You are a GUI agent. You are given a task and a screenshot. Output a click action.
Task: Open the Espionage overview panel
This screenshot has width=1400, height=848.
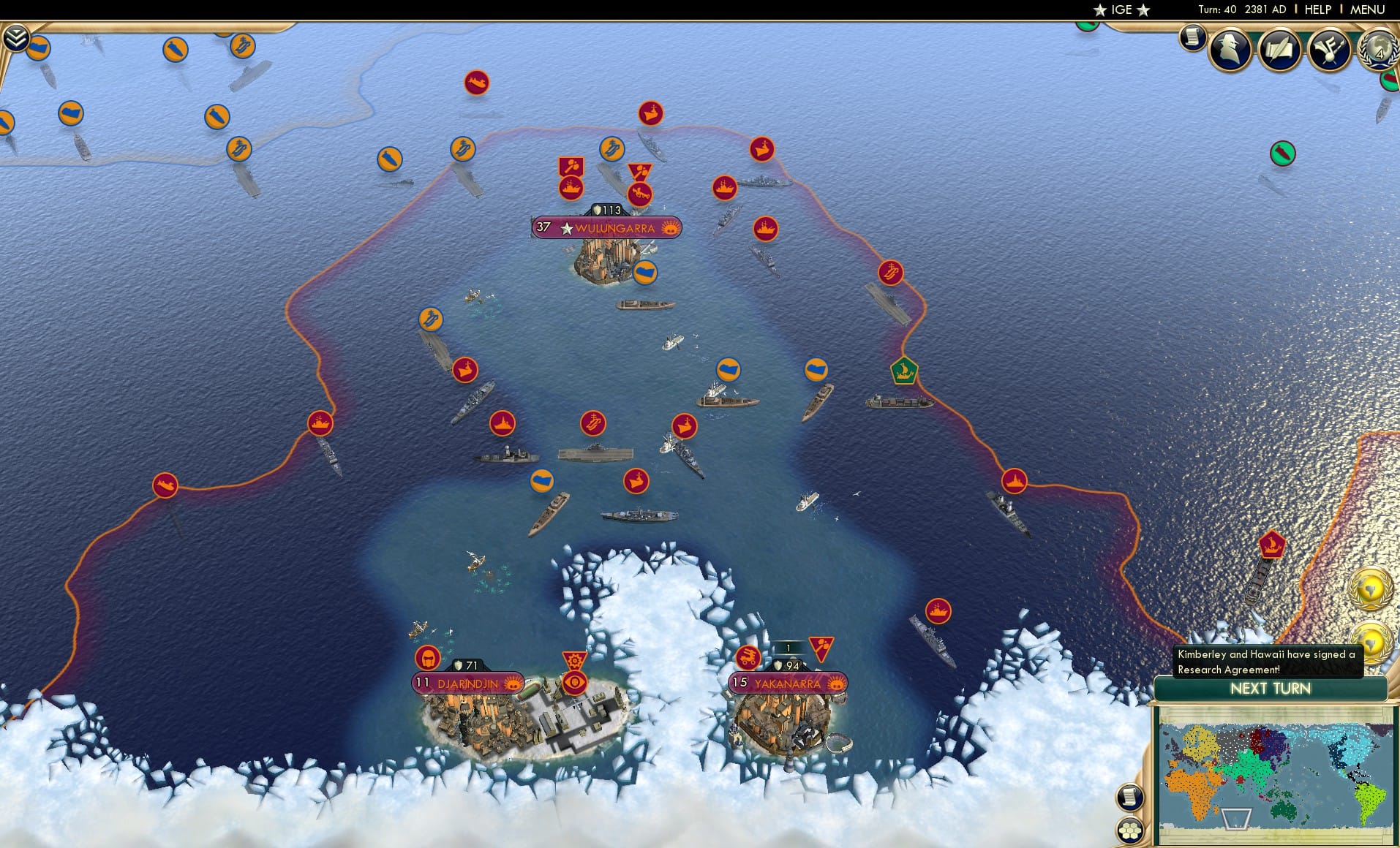pos(1230,50)
